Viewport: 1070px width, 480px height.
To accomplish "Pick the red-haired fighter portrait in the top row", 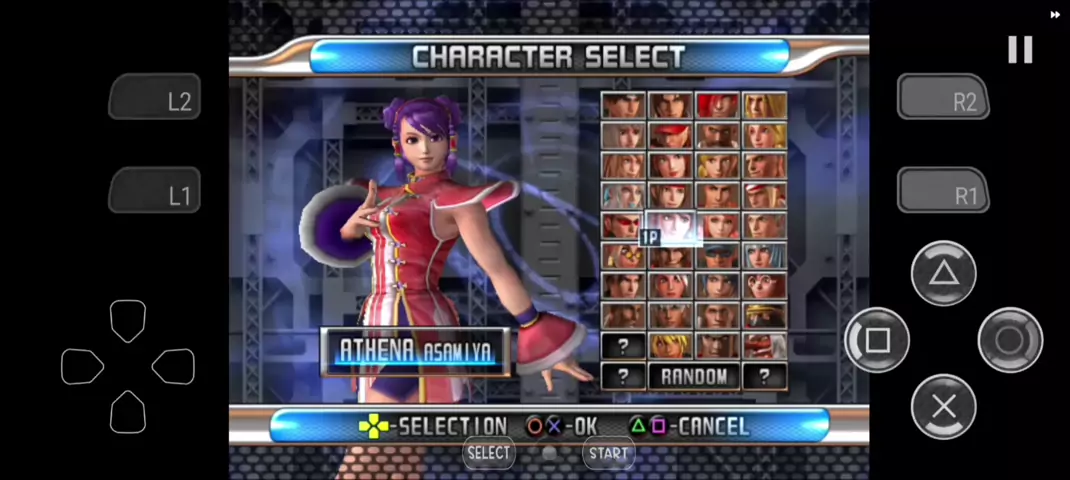I will click(717, 105).
